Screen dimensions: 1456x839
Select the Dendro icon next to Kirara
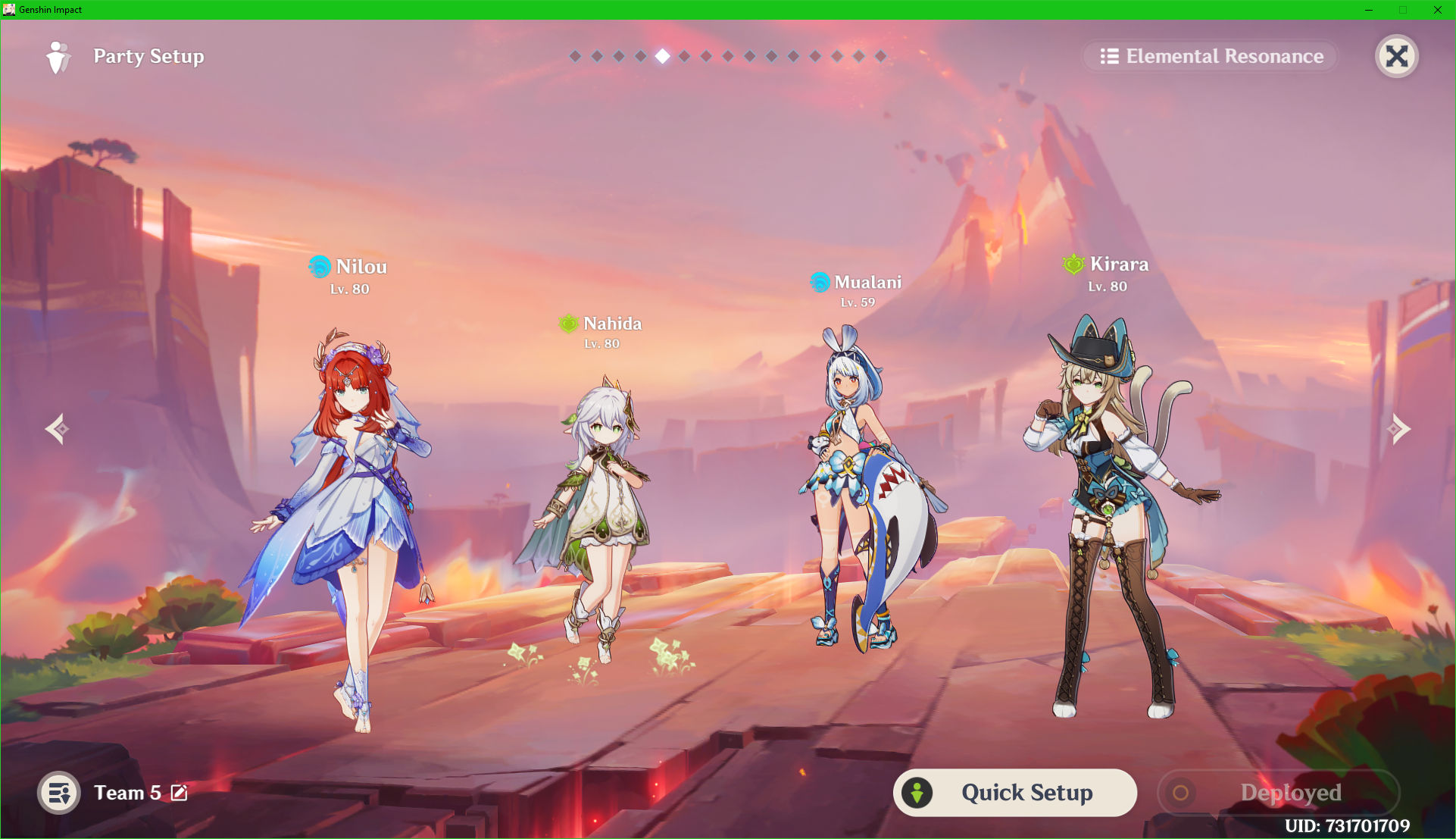click(1073, 265)
